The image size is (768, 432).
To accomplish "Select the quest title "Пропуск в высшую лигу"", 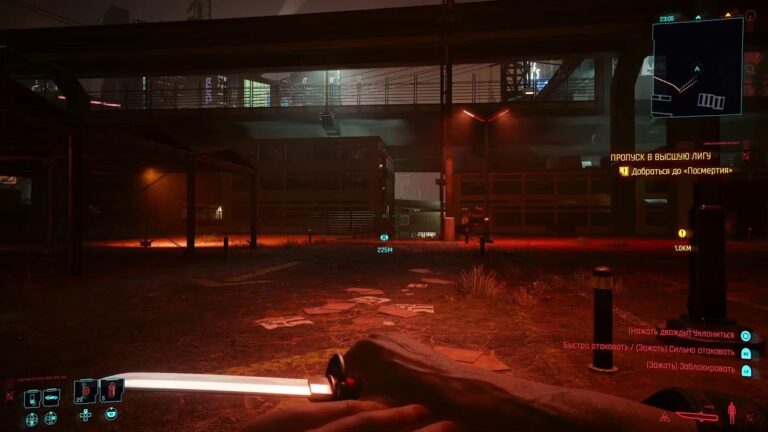I will [x=665, y=157].
